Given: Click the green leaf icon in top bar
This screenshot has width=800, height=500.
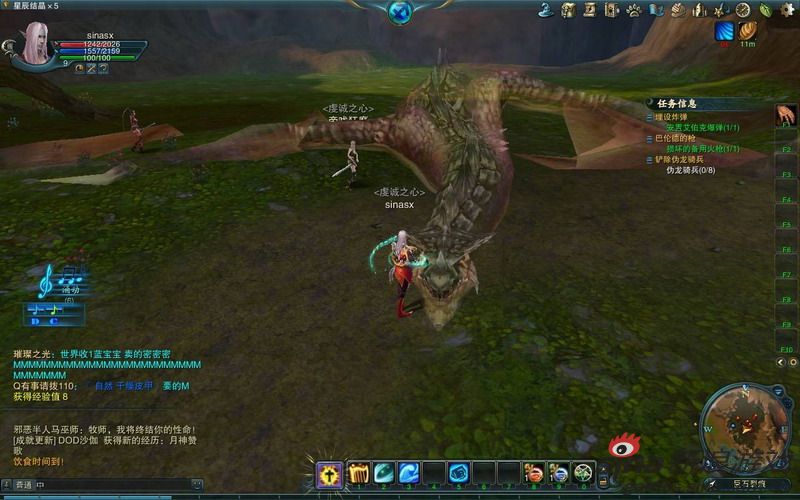Looking at the screenshot, I should click(x=765, y=10).
